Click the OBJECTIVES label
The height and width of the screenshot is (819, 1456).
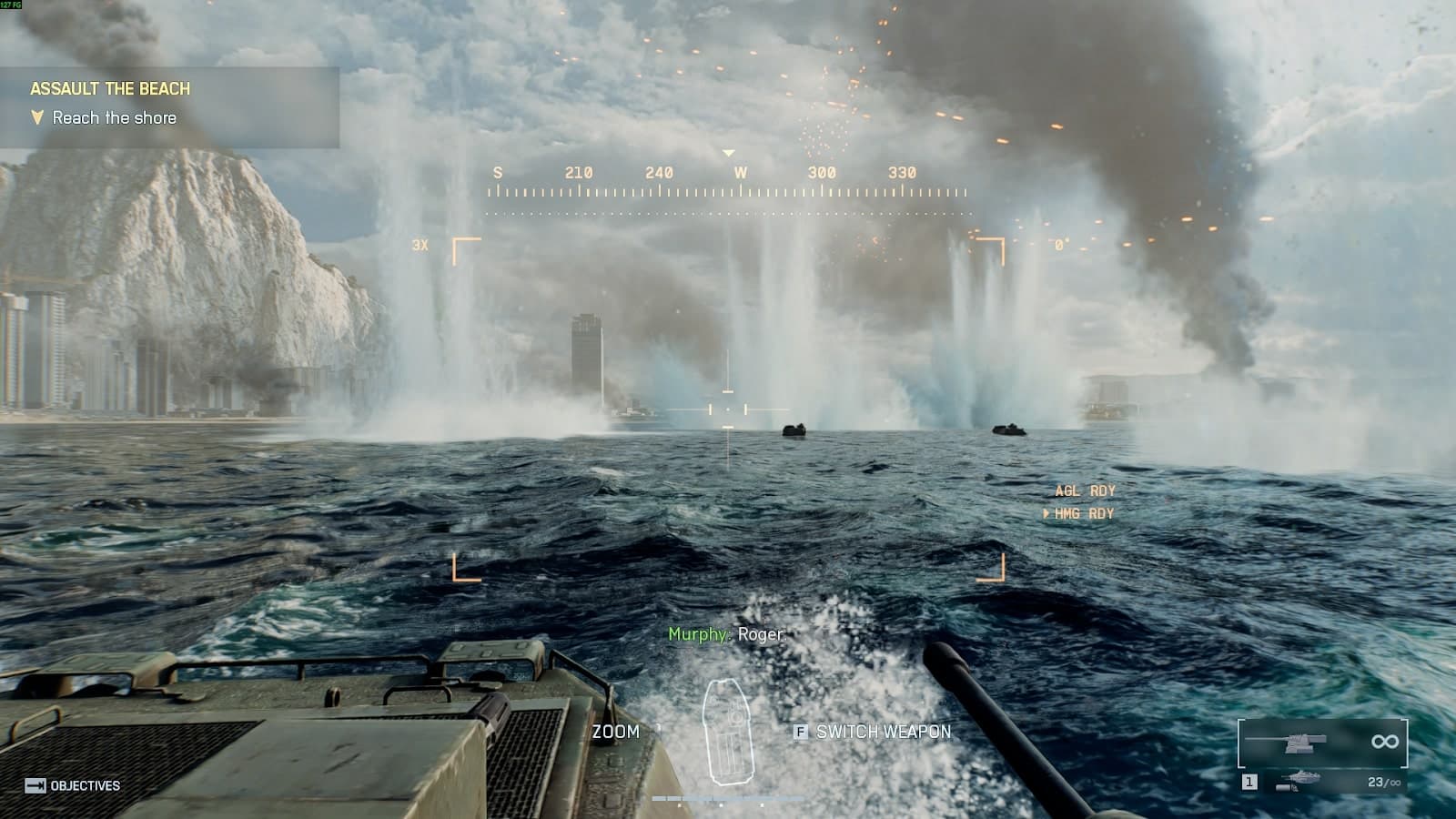[x=85, y=785]
